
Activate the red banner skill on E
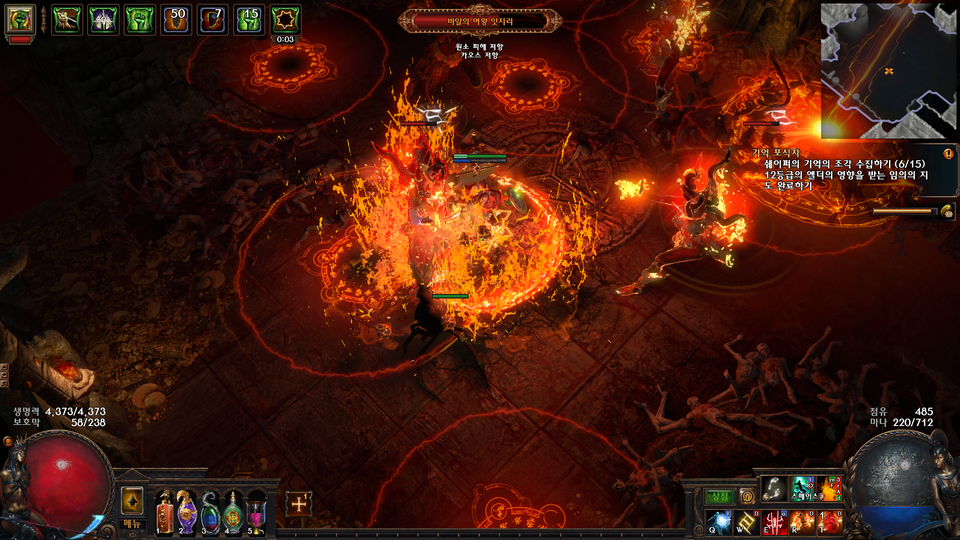tap(774, 521)
